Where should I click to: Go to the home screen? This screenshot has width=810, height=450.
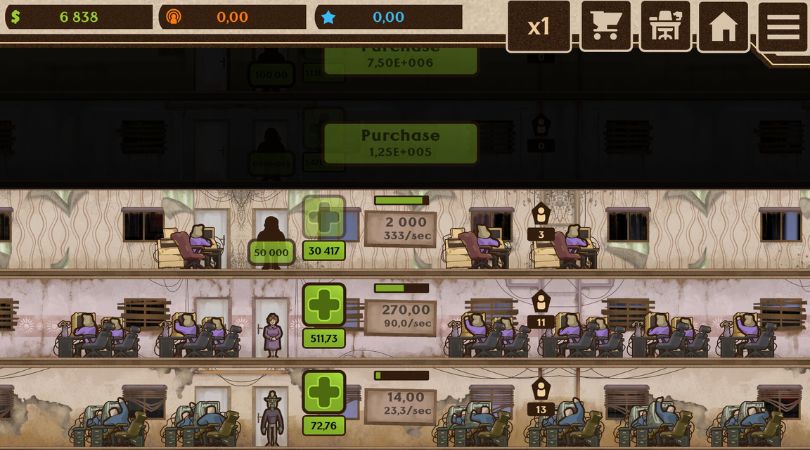pos(723,26)
